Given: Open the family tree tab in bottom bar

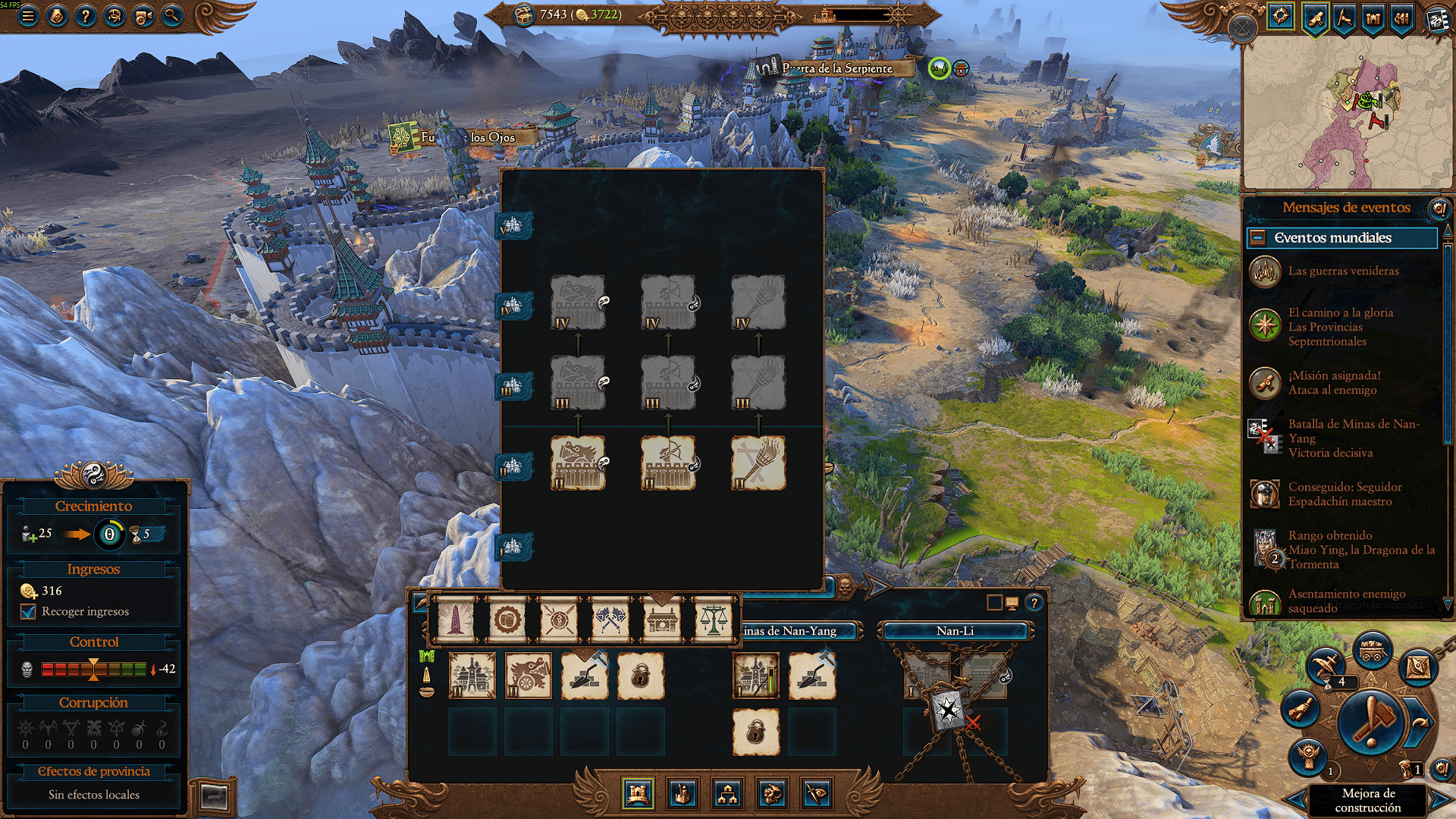Looking at the screenshot, I should click(x=727, y=794).
